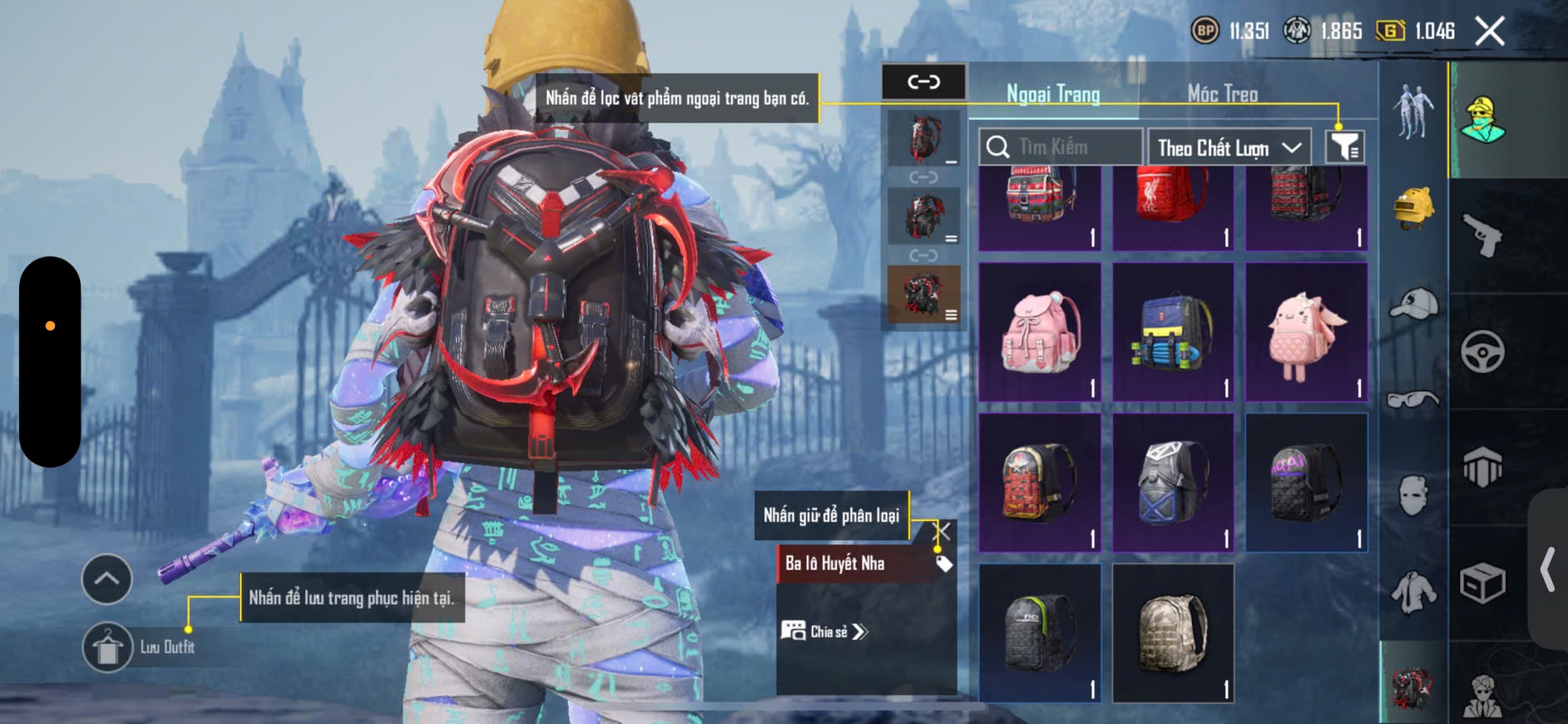Open the pistol weapons category

(1482, 236)
